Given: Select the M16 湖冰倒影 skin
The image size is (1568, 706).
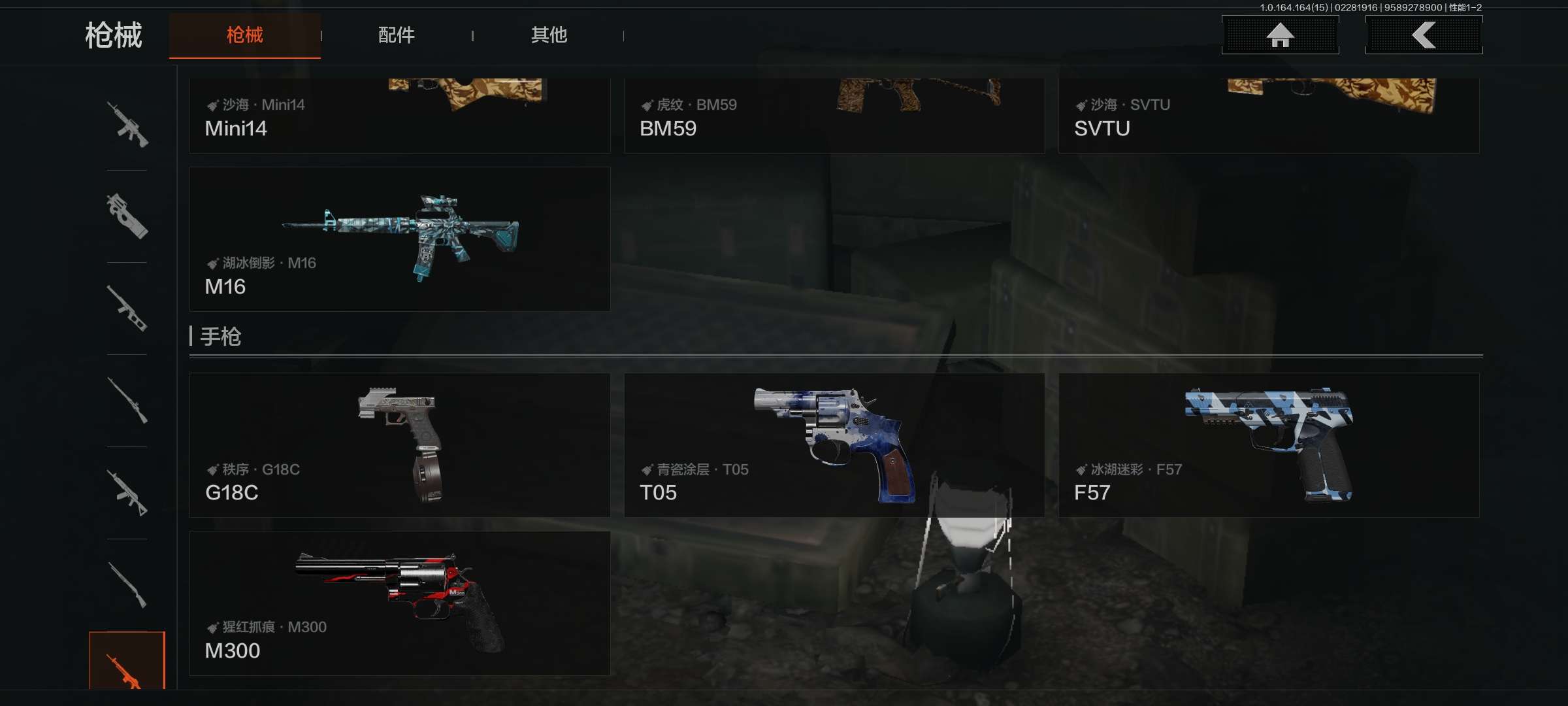Looking at the screenshot, I should click(400, 239).
